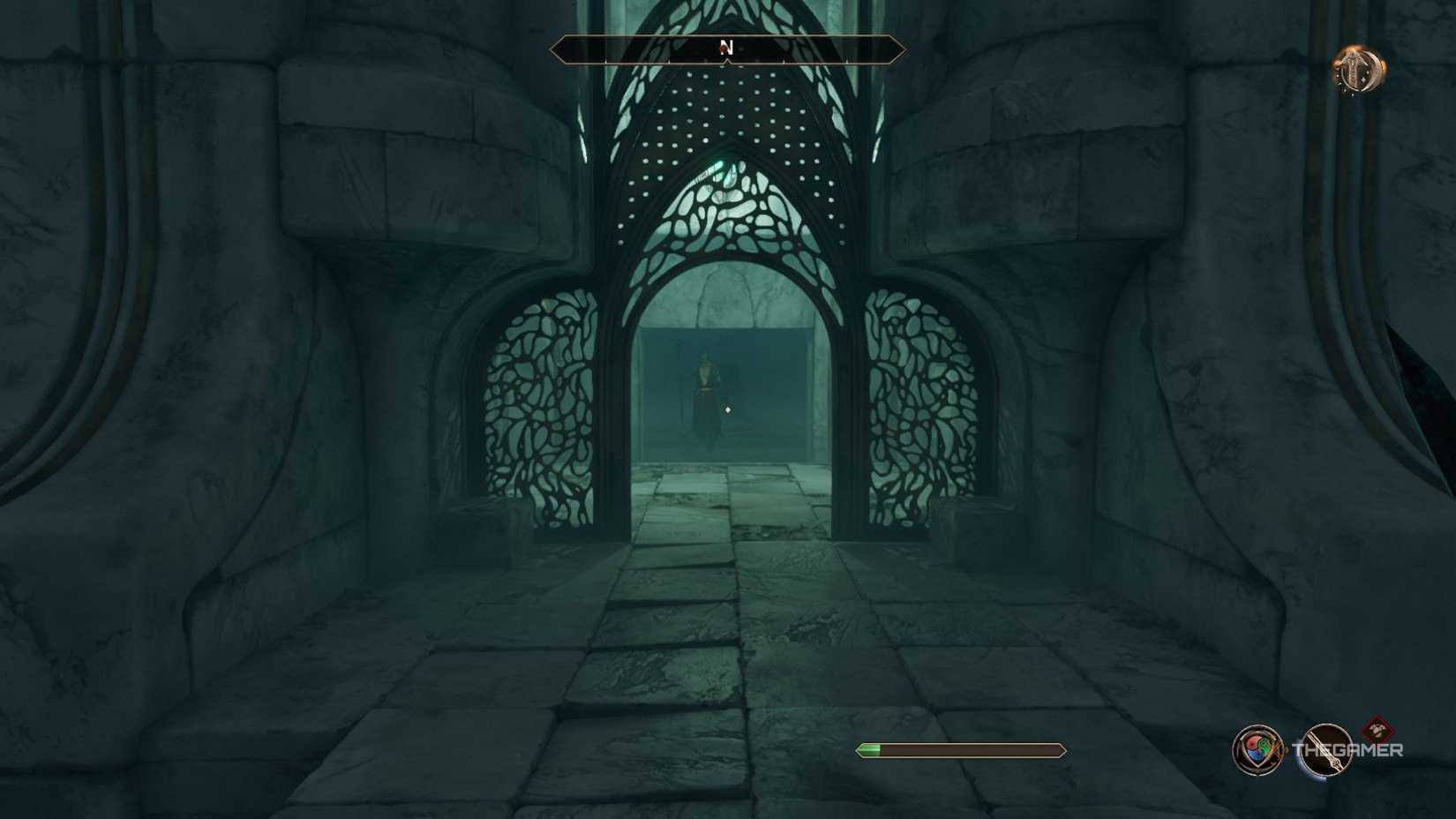
Task: Click the figure standing in the doorway
Action: pyautogui.click(x=706, y=388)
